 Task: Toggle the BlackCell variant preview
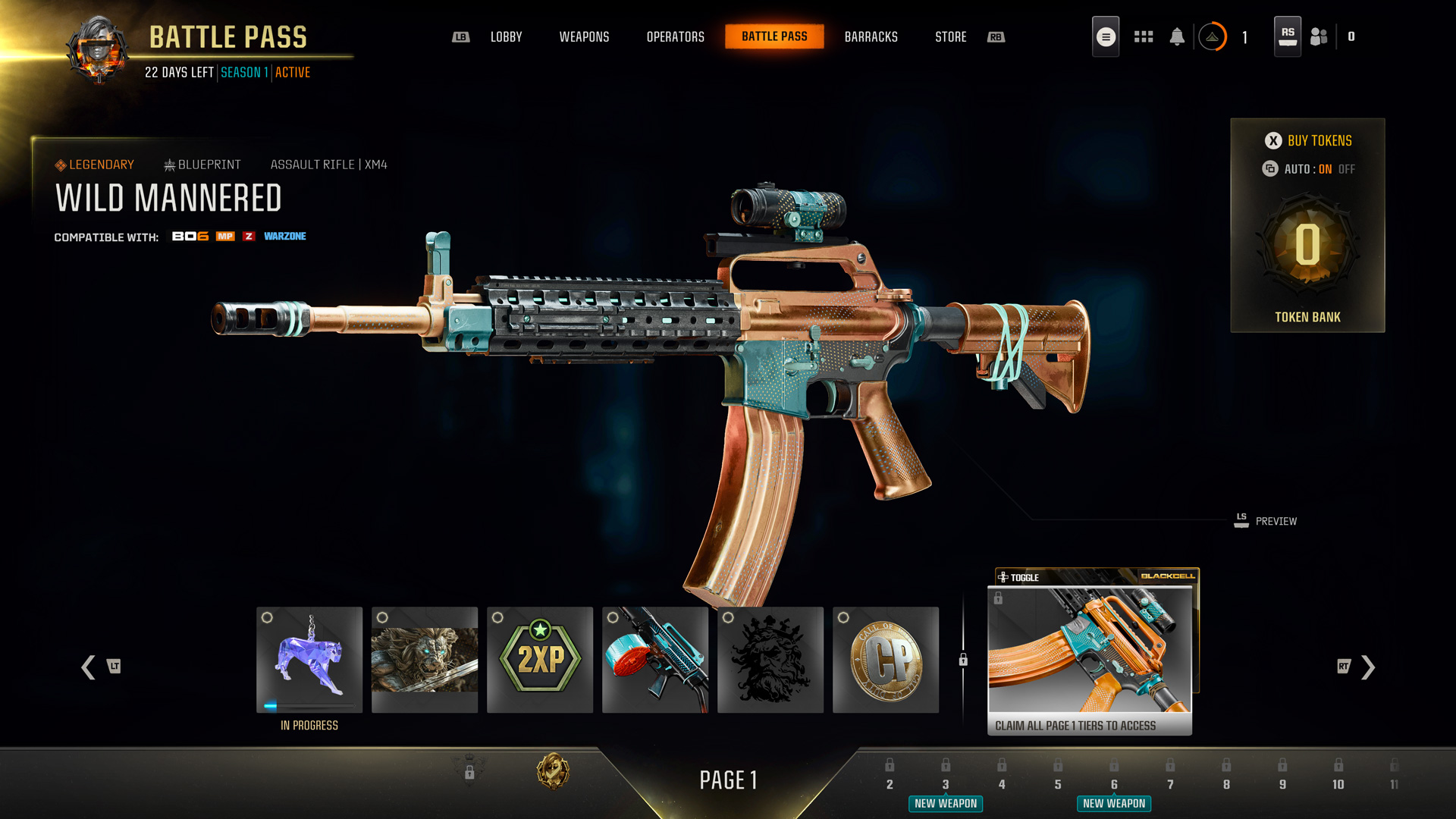1020,576
